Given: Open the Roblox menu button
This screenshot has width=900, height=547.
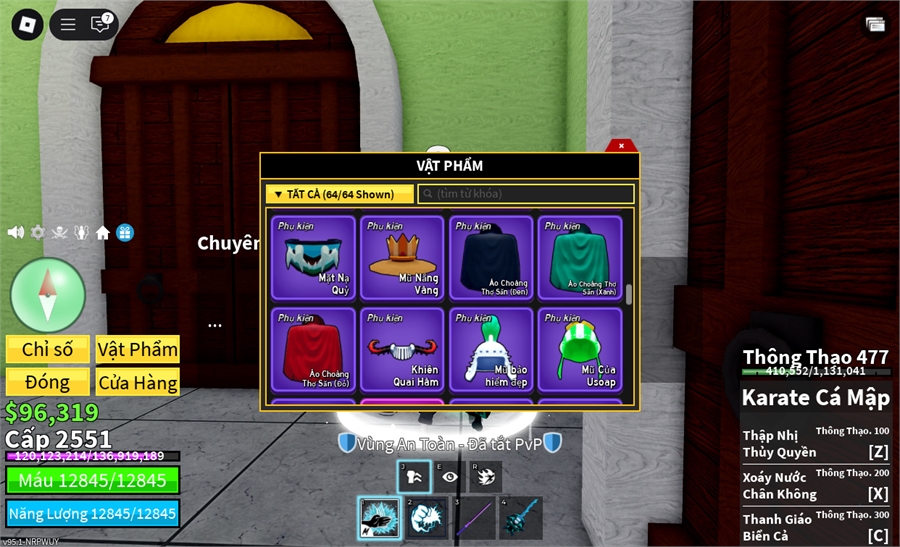Looking at the screenshot, I should point(27,25).
